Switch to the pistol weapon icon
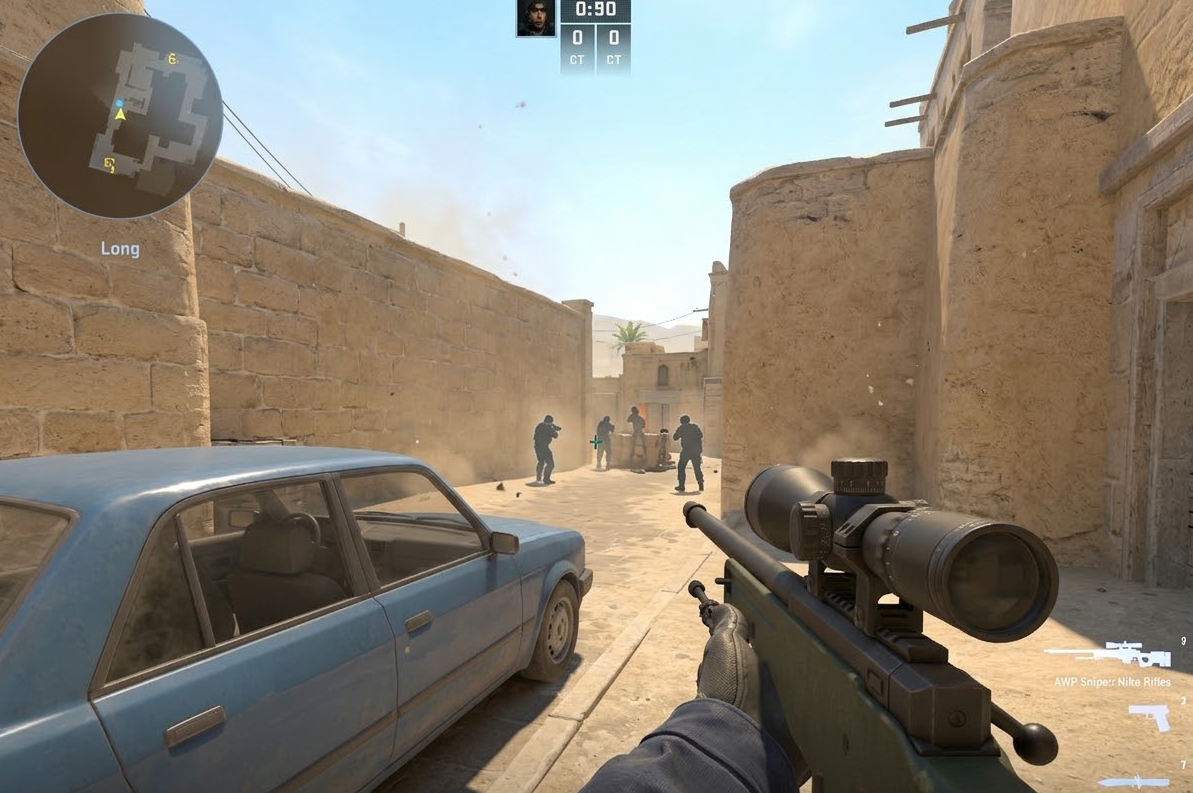Viewport: 1193px width, 793px height. pos(1149,716)
